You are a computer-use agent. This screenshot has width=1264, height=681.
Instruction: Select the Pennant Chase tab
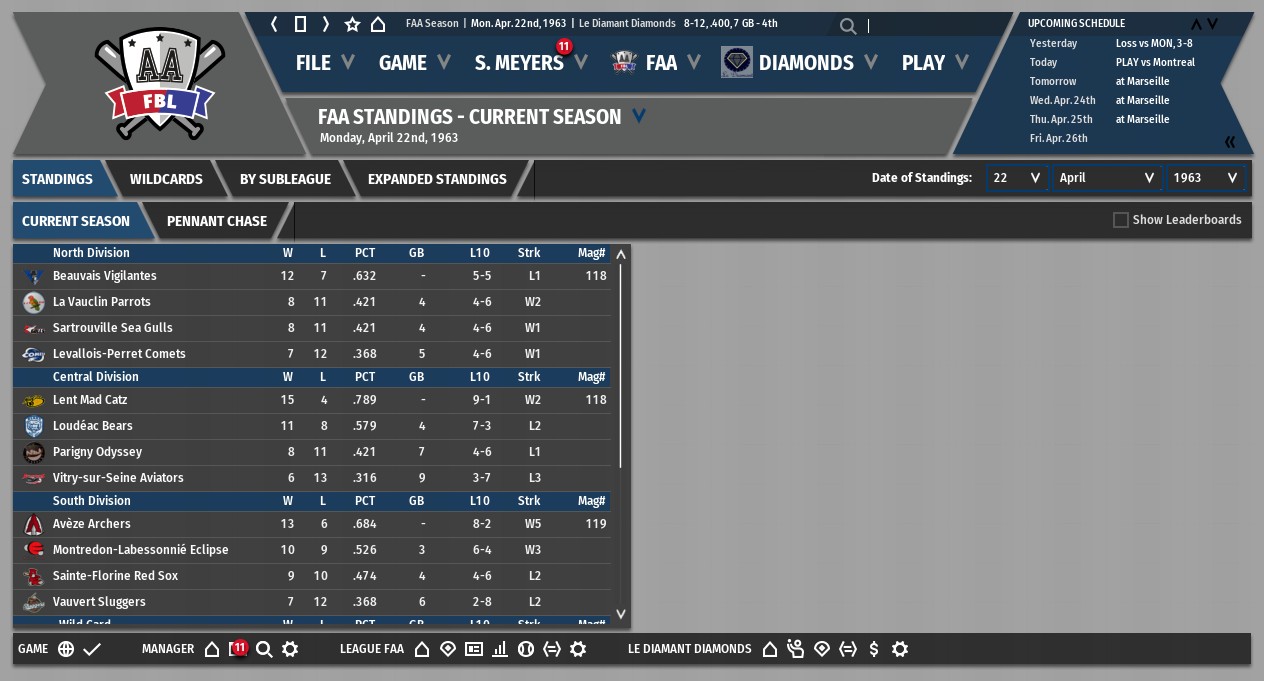(x=217, y=221)
